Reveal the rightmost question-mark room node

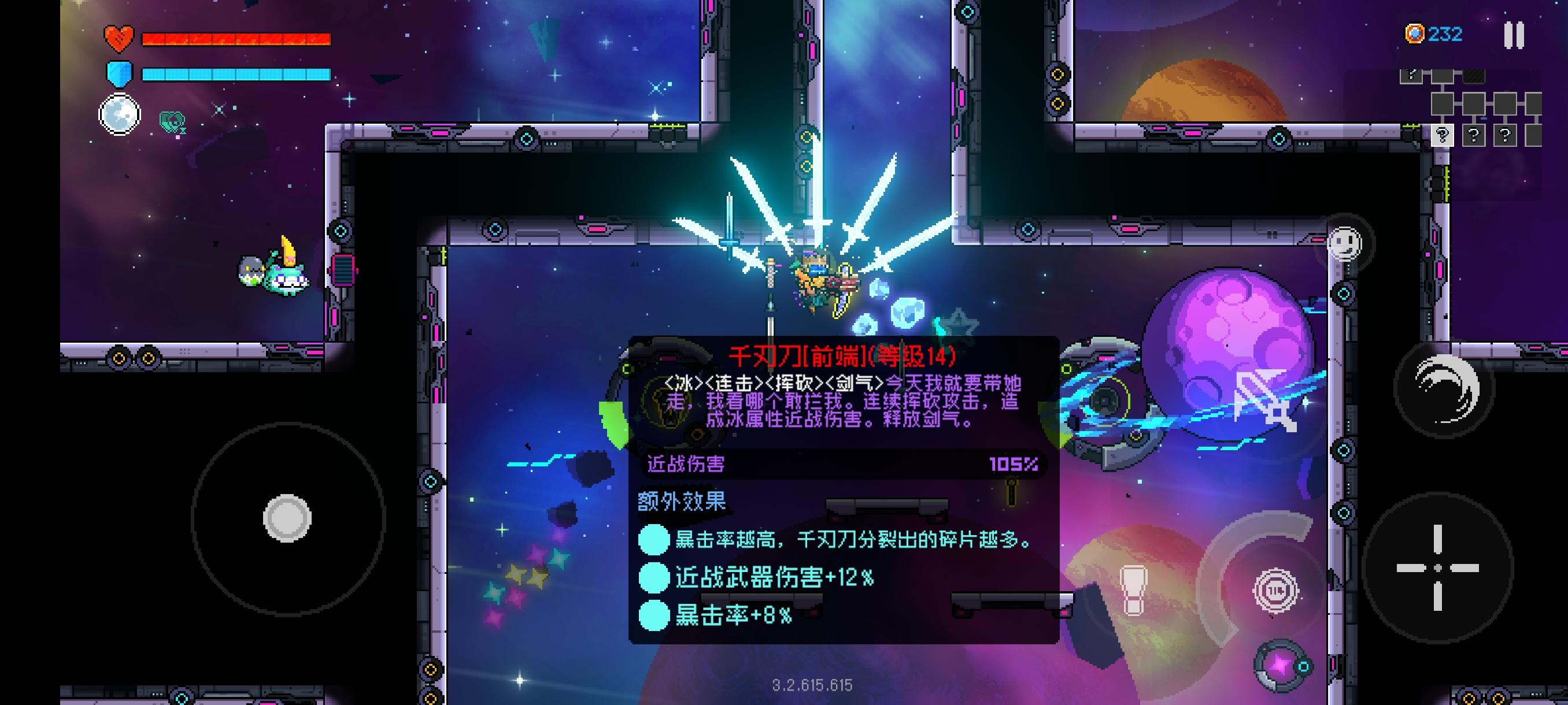click(1506, 136)
